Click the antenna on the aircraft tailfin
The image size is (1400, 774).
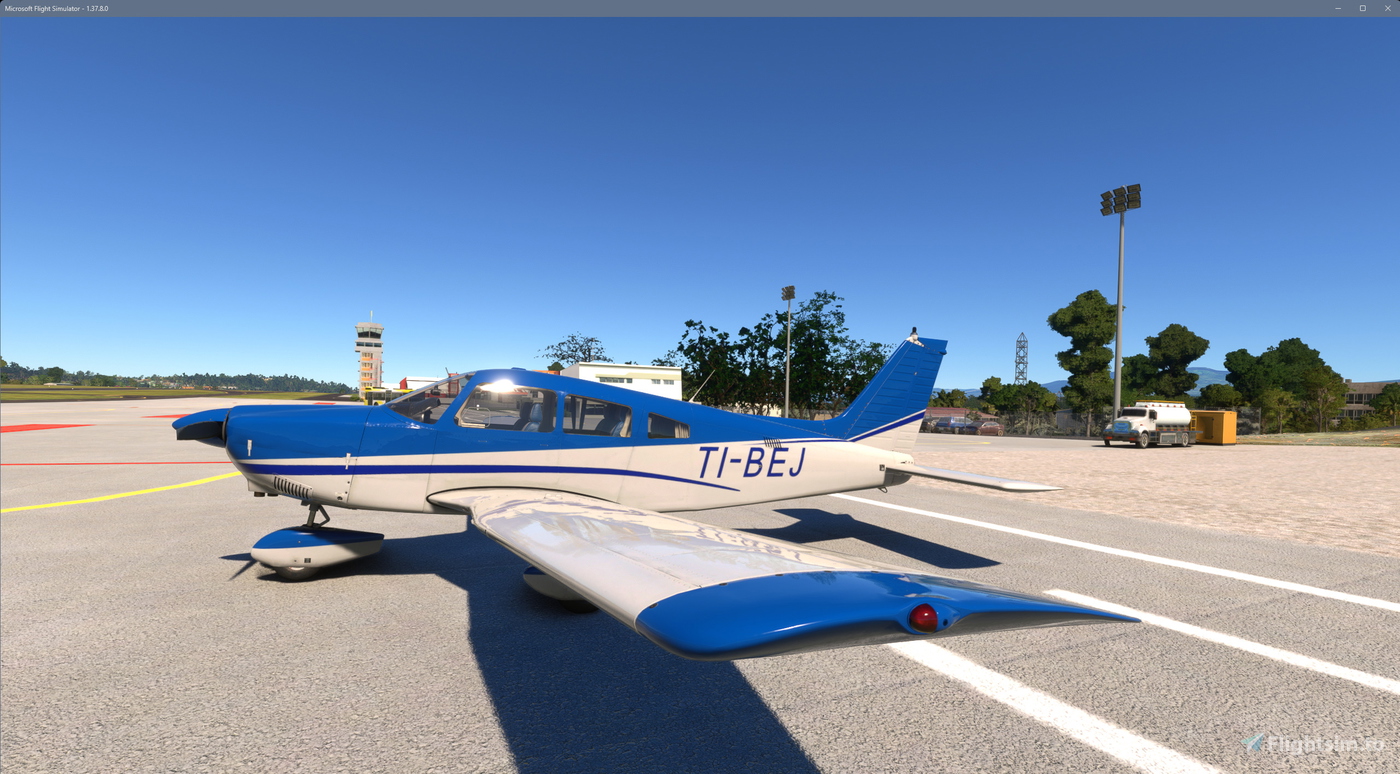click(x=915, y=333)
